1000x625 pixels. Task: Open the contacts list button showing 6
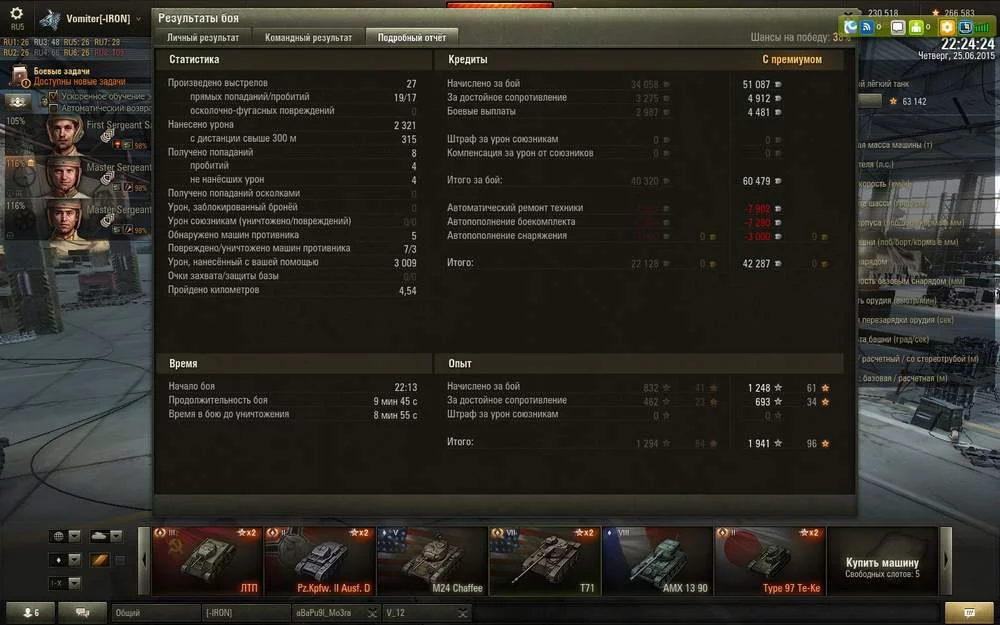(30, 612)
